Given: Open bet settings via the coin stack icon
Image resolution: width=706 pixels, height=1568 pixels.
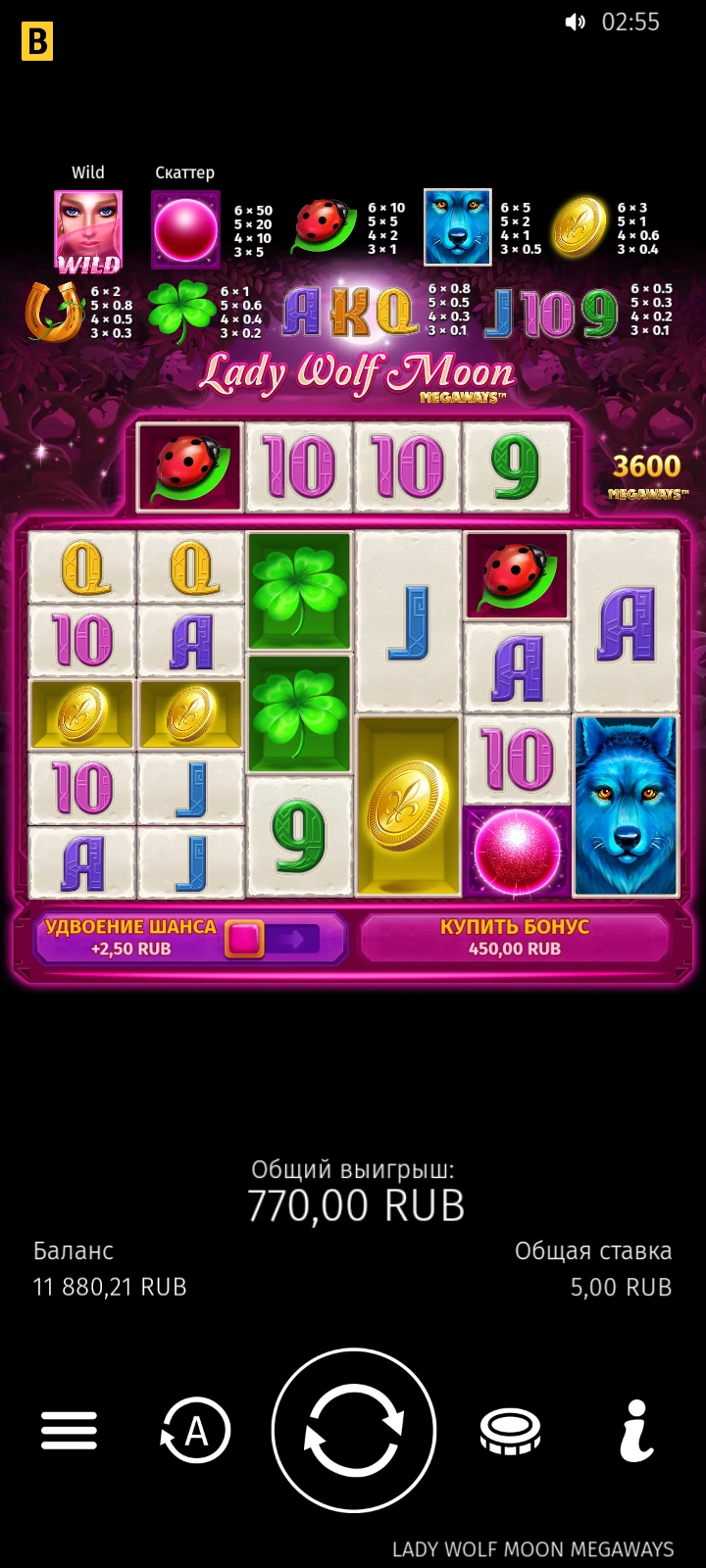Looking at the screenshot, I should (510, 1431).
